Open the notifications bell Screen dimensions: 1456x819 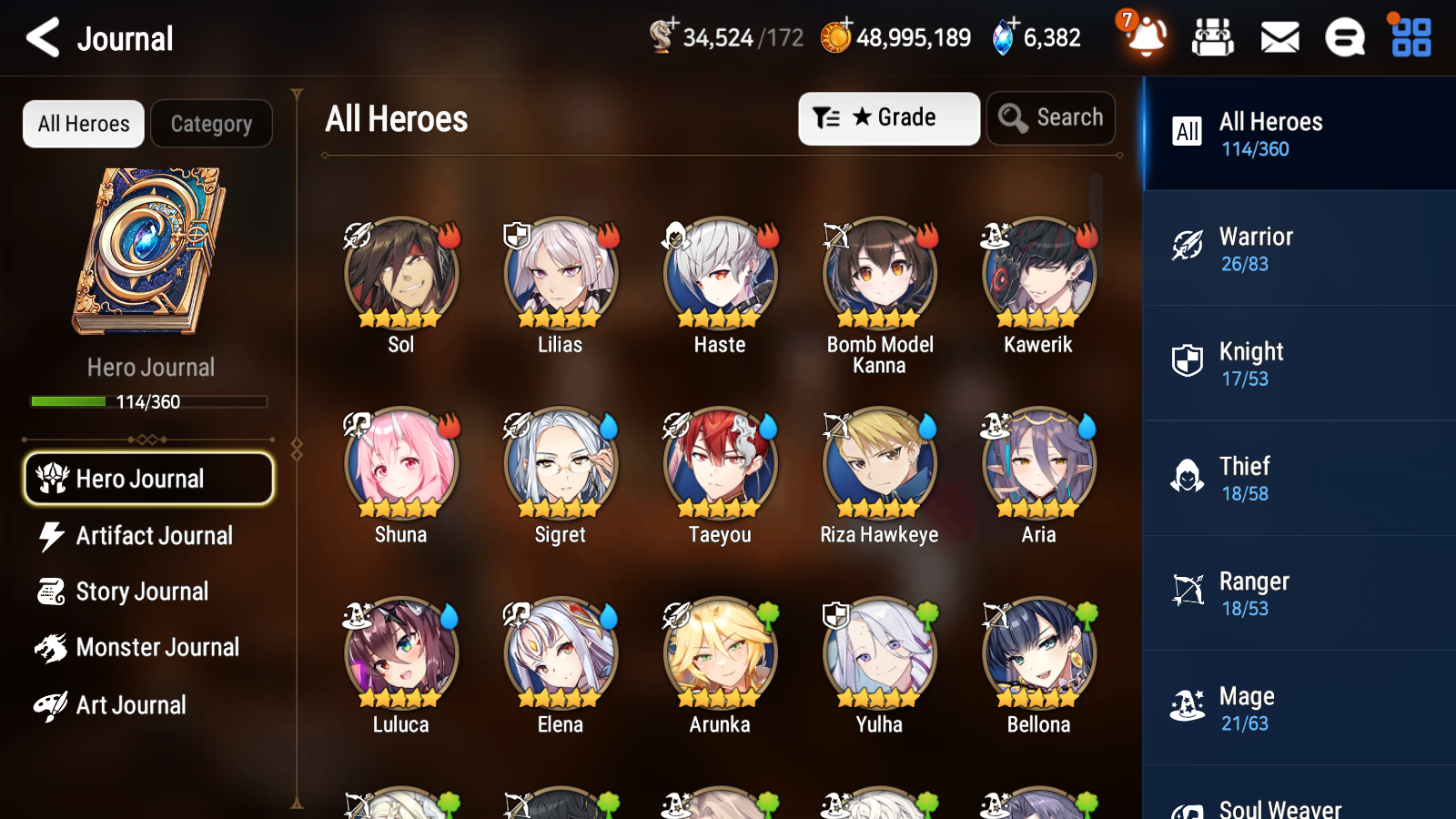1146,38
